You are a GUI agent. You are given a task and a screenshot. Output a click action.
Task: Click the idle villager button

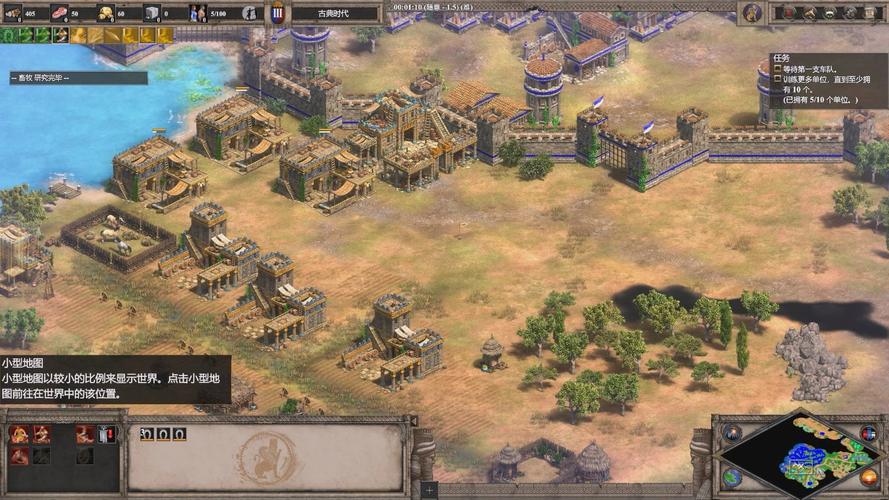click(249, 13)
